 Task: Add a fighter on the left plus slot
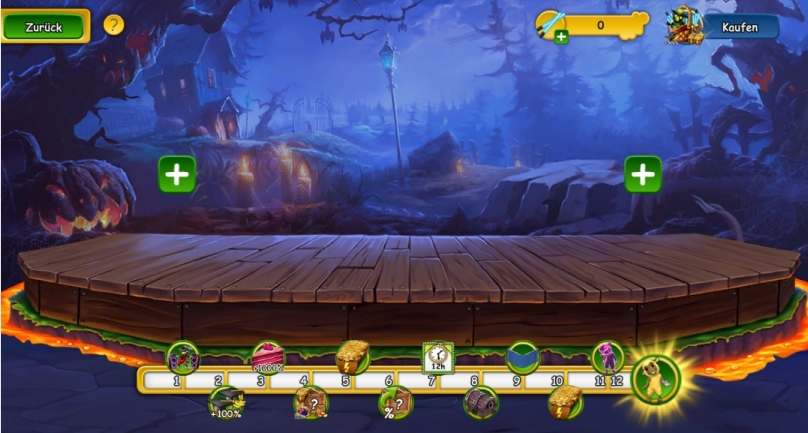tap(177, 174)
